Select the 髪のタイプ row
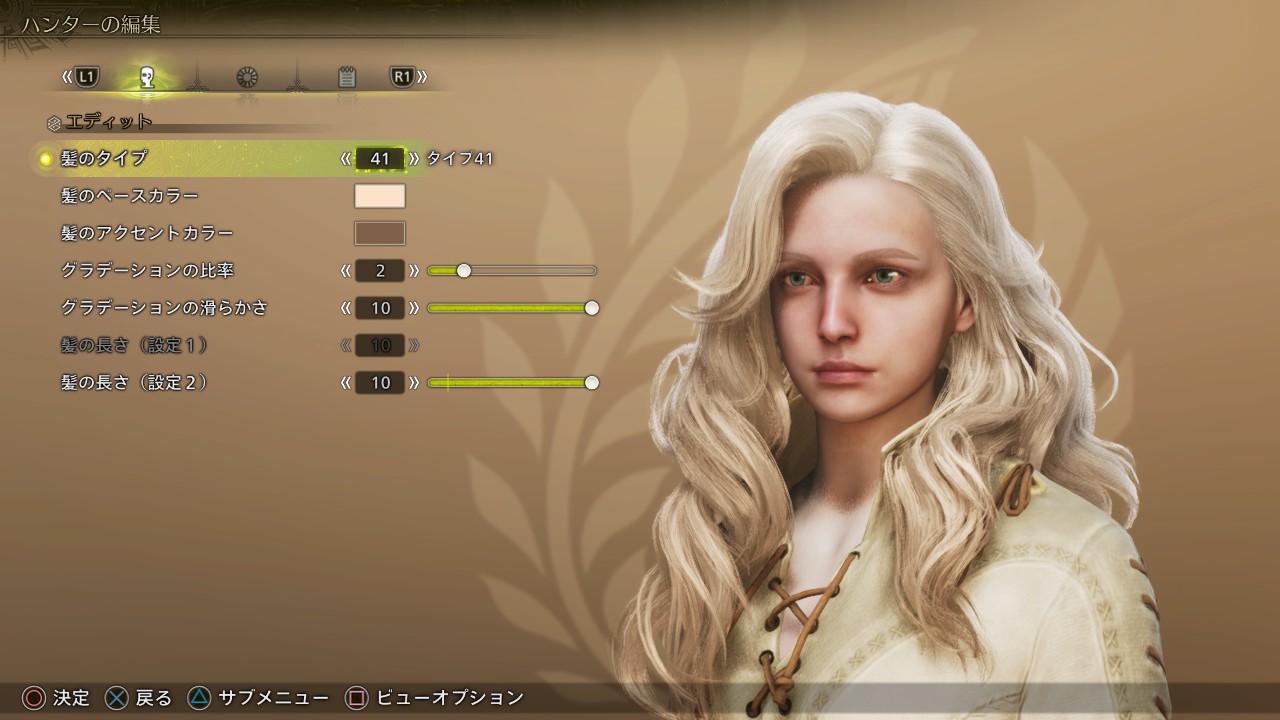 coord(104,158)
